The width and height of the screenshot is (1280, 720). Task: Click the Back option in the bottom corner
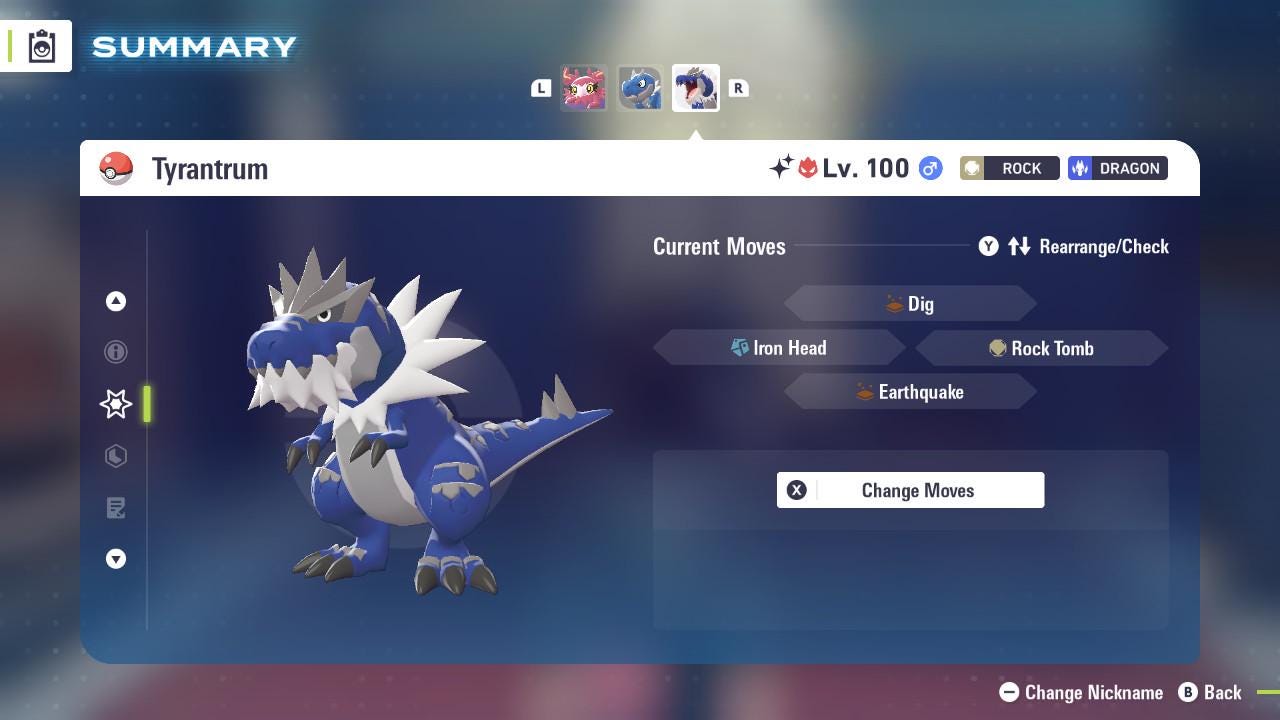(1222, 692)
